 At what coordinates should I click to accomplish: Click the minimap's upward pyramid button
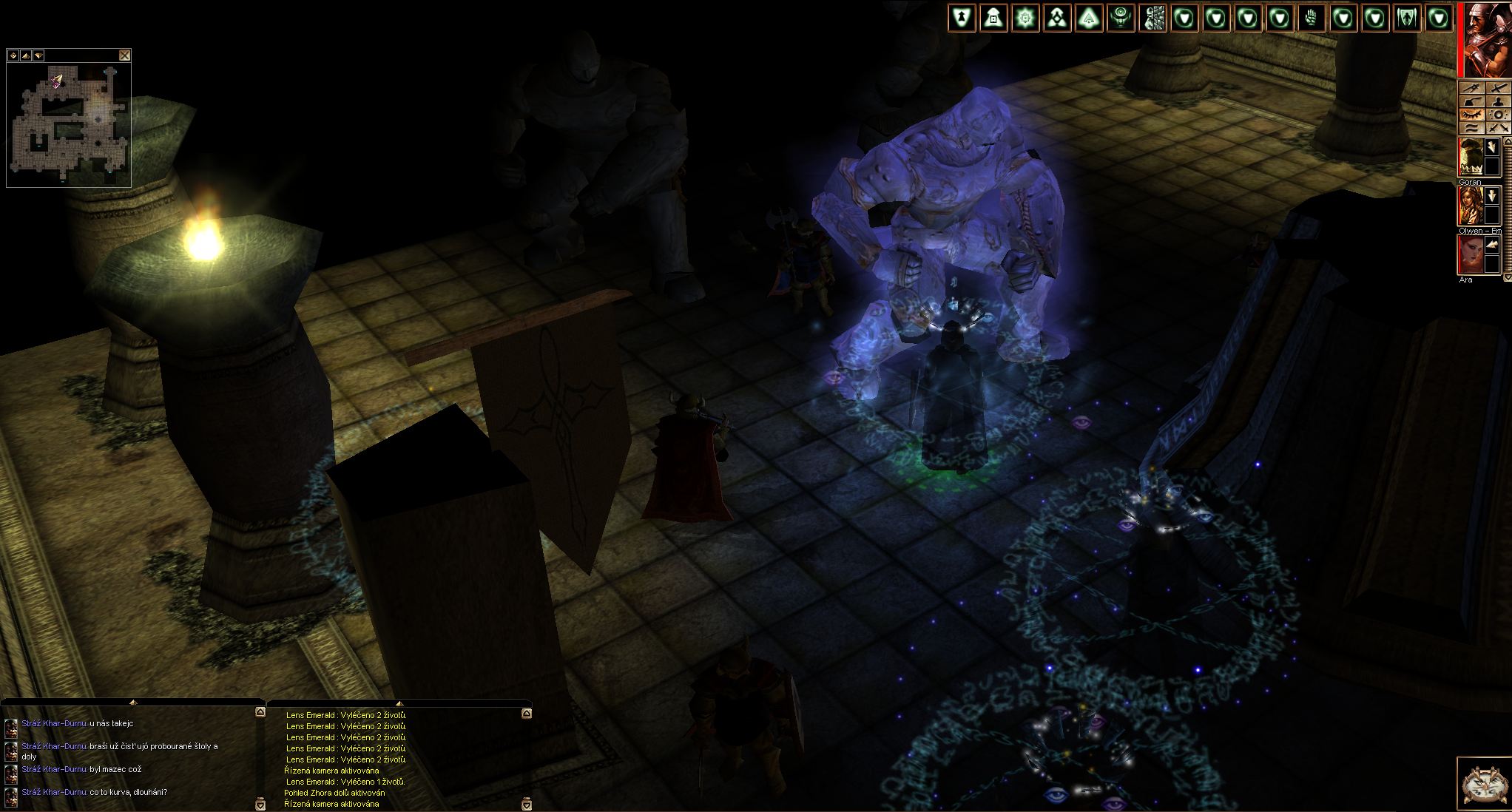26,55
